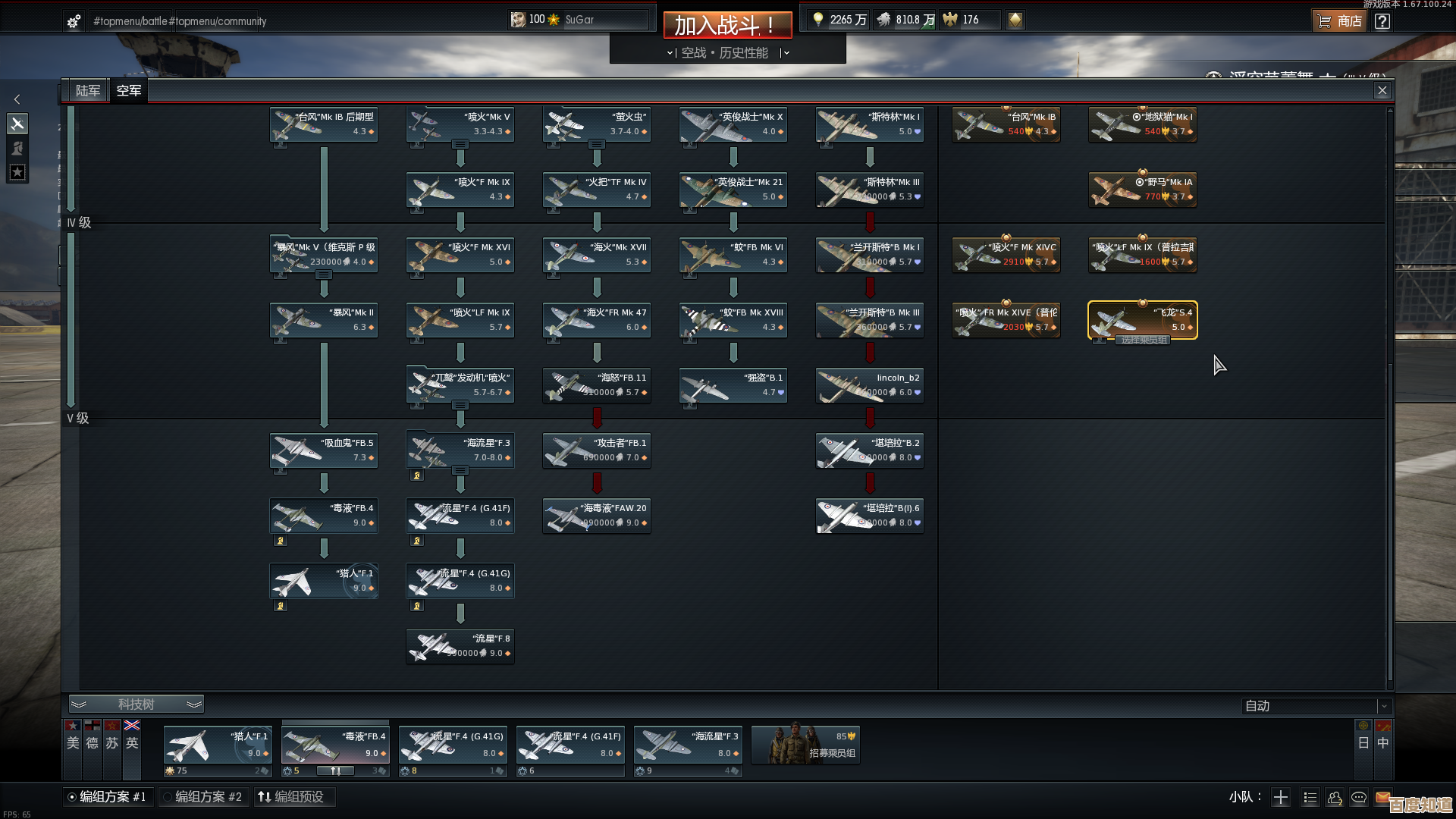Pick the “堪培拉”B.2 bomber node
Image resolution: width=1456 pixels, height=819 pixels.
(870, 450)
